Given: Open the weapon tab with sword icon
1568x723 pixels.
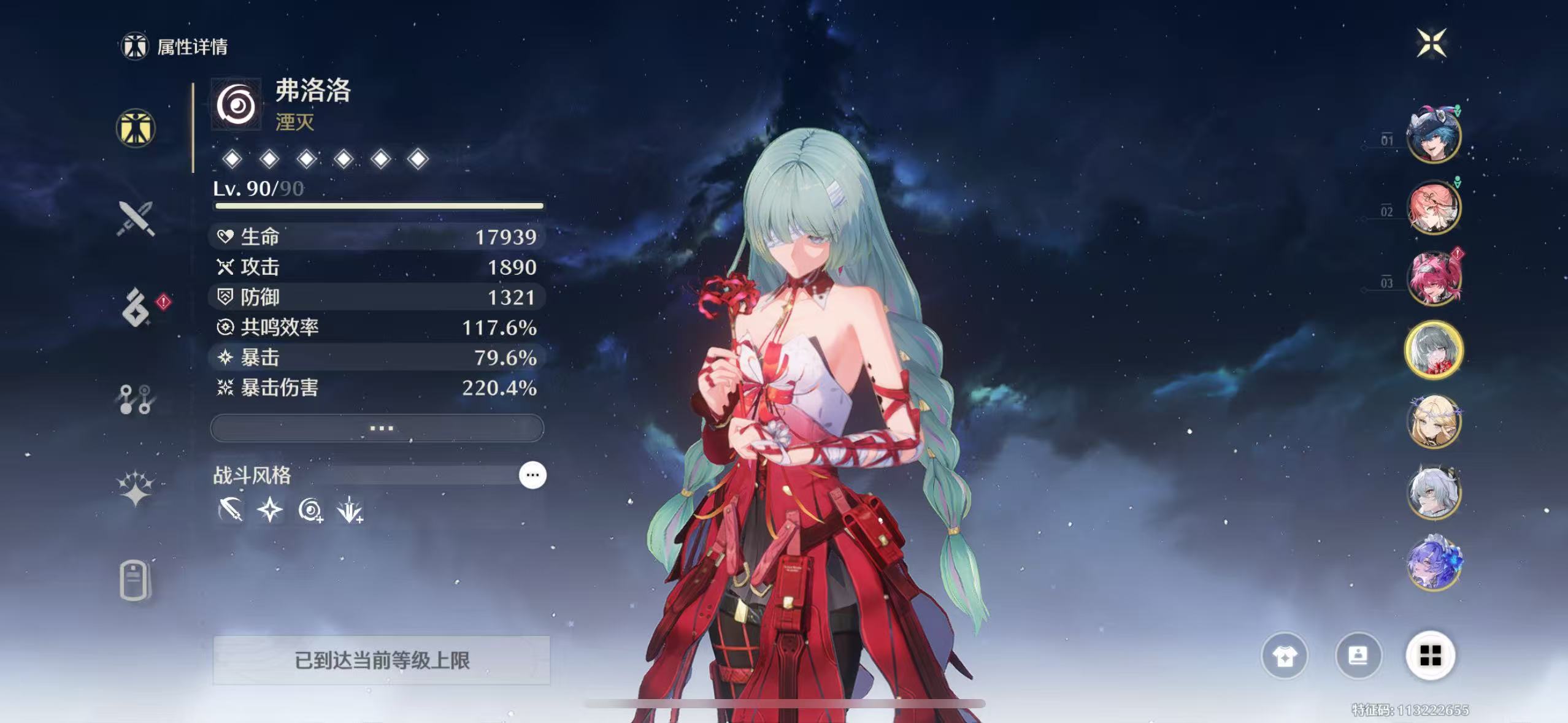Looking at the screenshot, I should coord(136,218).
